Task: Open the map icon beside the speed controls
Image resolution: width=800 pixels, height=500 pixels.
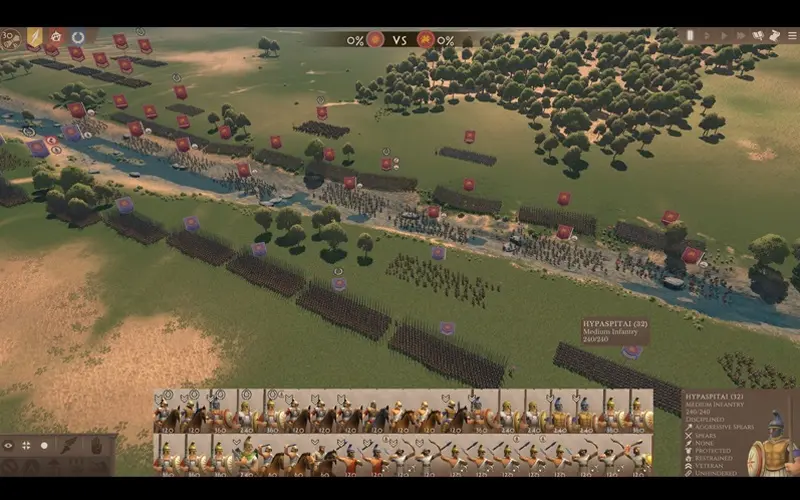Action: (x=759, y=36)
